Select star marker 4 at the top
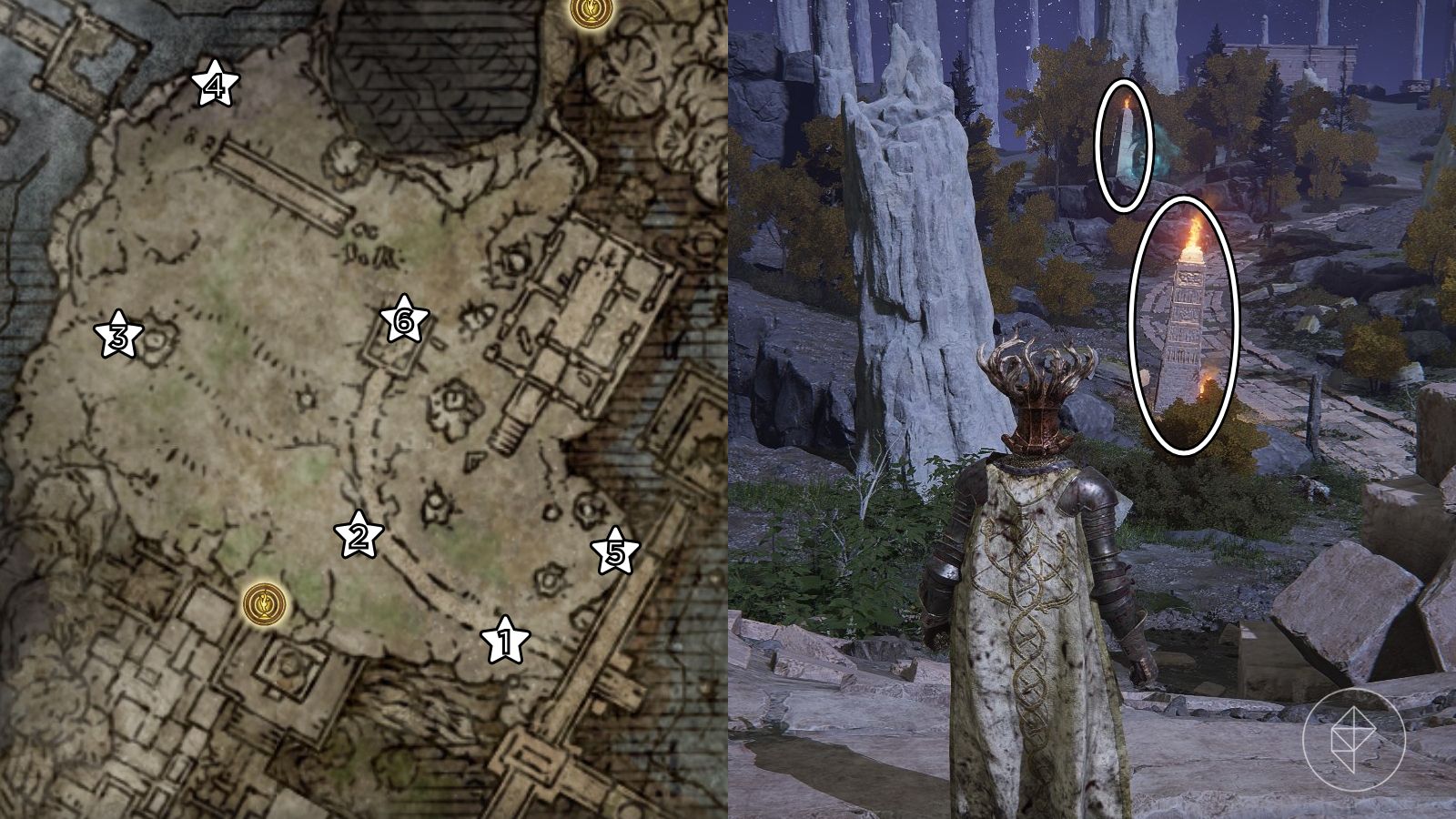The width and height of the screenshot is (1456, 819). pos(215,85)
